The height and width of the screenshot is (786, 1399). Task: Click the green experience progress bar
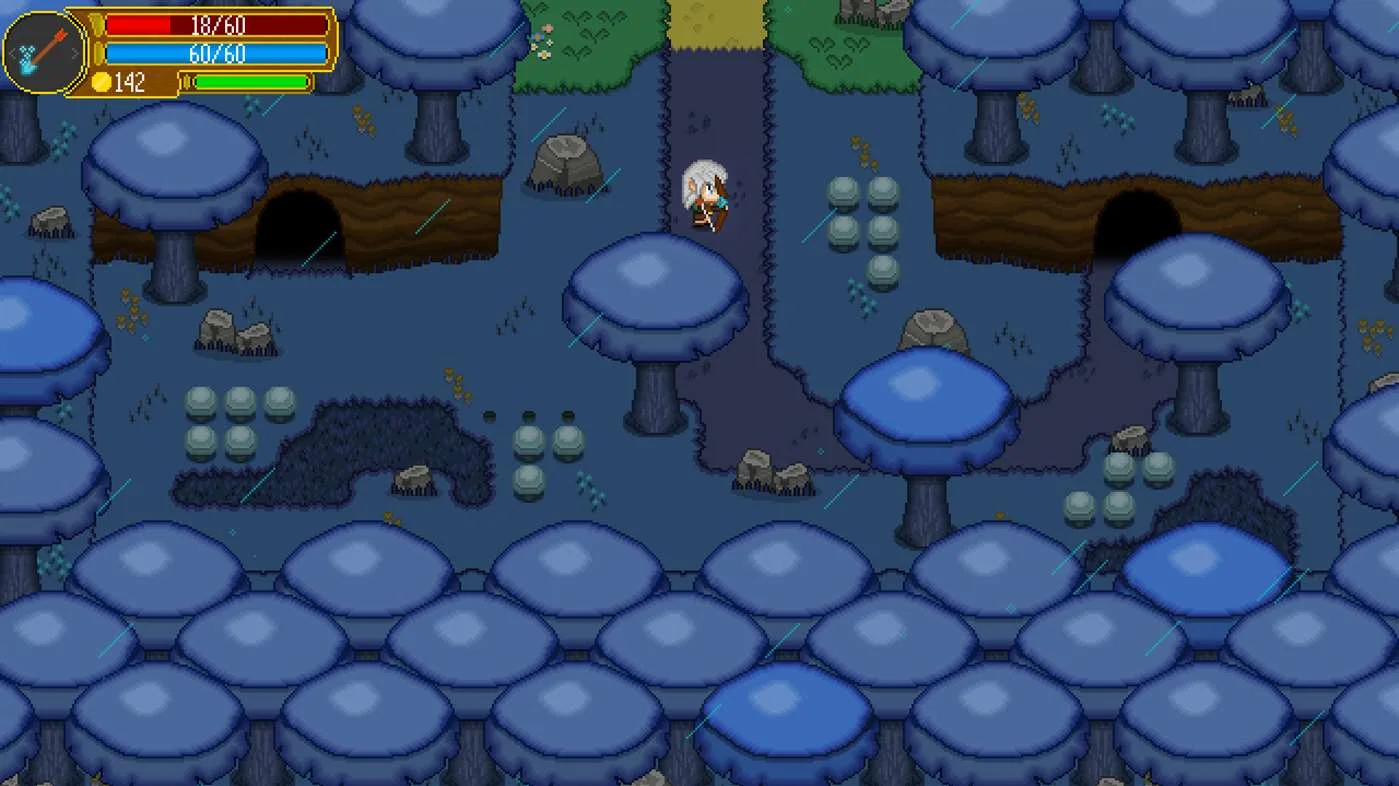click(252, 82)
